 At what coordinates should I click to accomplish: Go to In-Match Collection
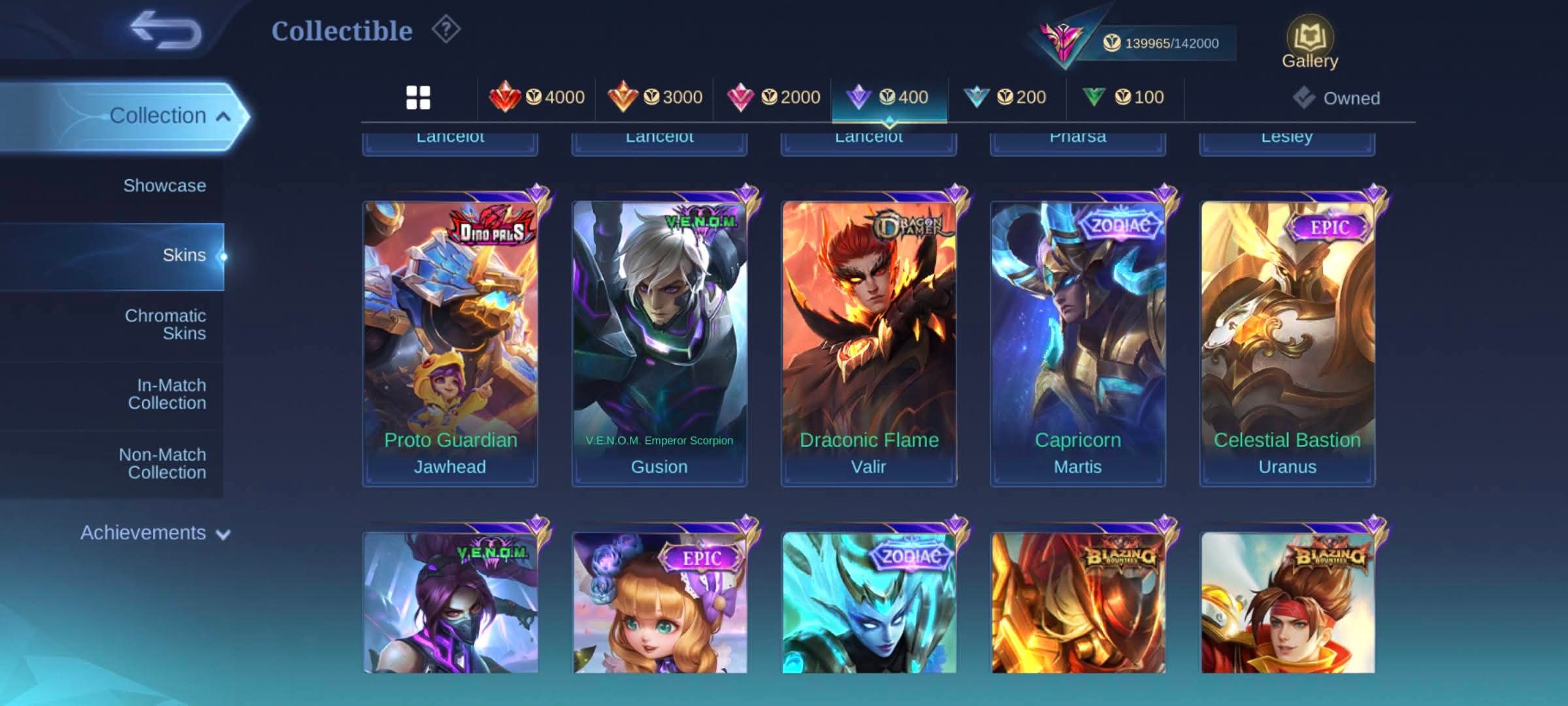point(167,394)
